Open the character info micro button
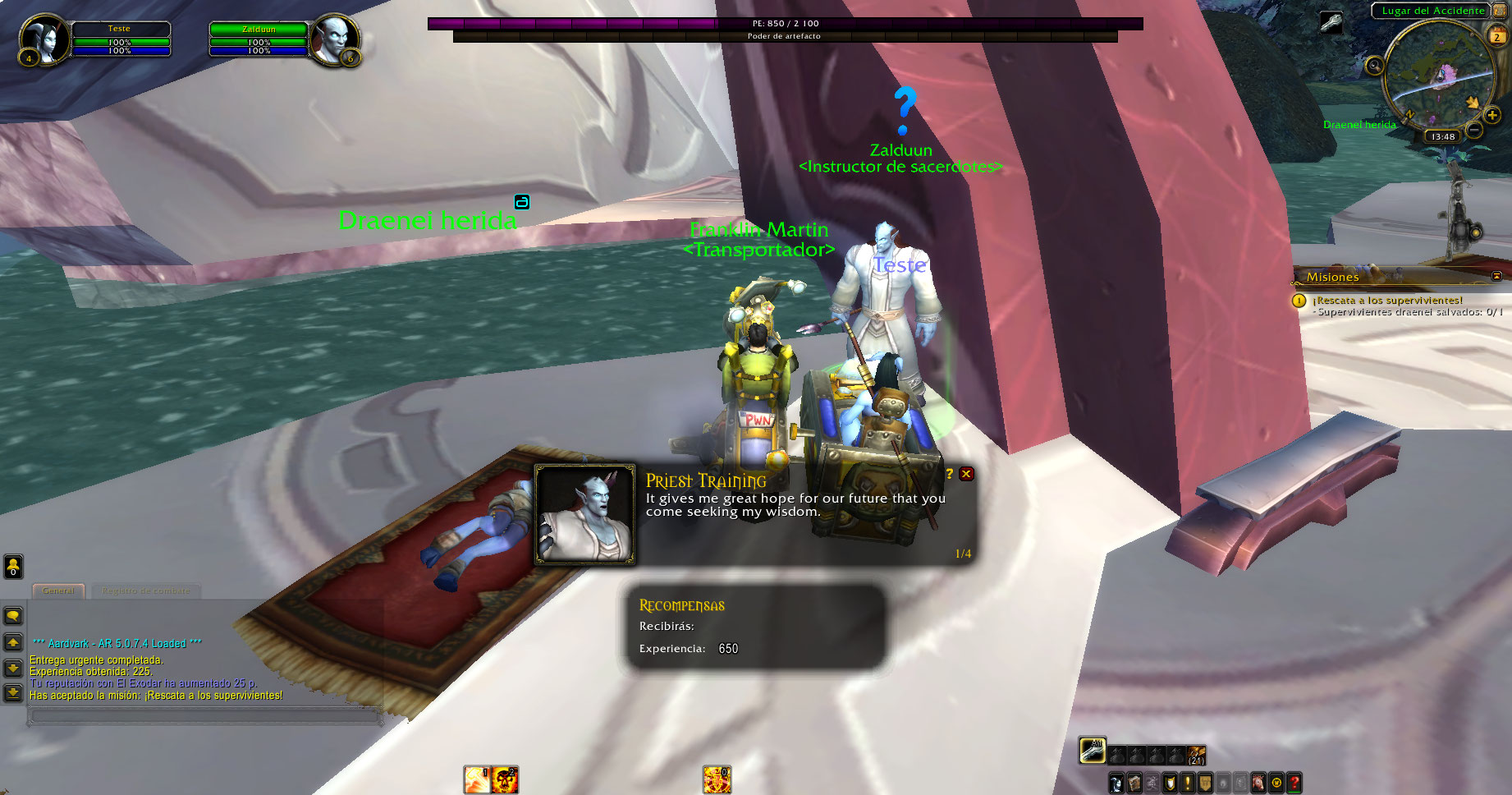The height and width of the screenshot is (795, 1512). click(x=1116, y=783)
